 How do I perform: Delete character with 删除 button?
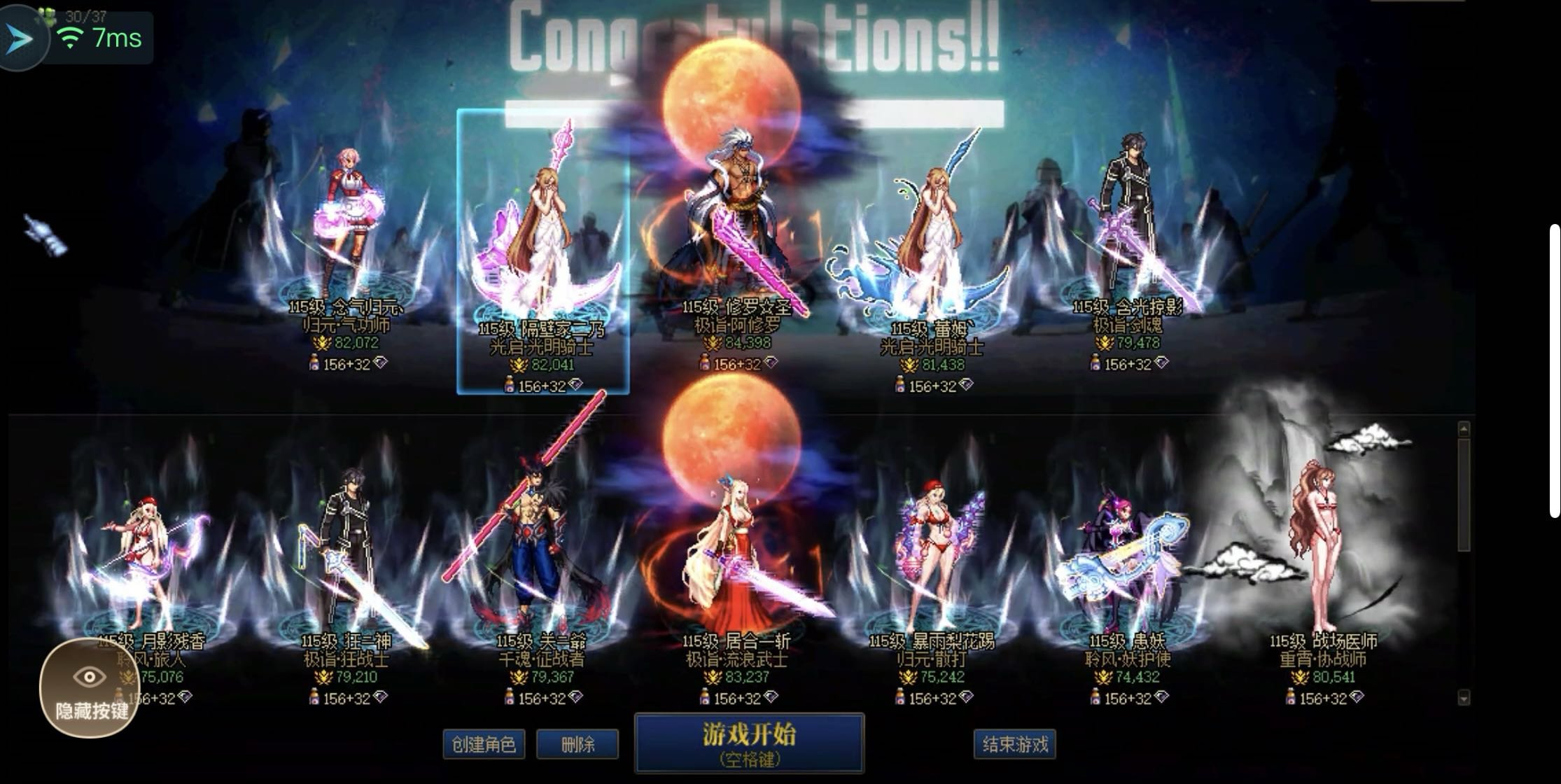click(577, 744)
